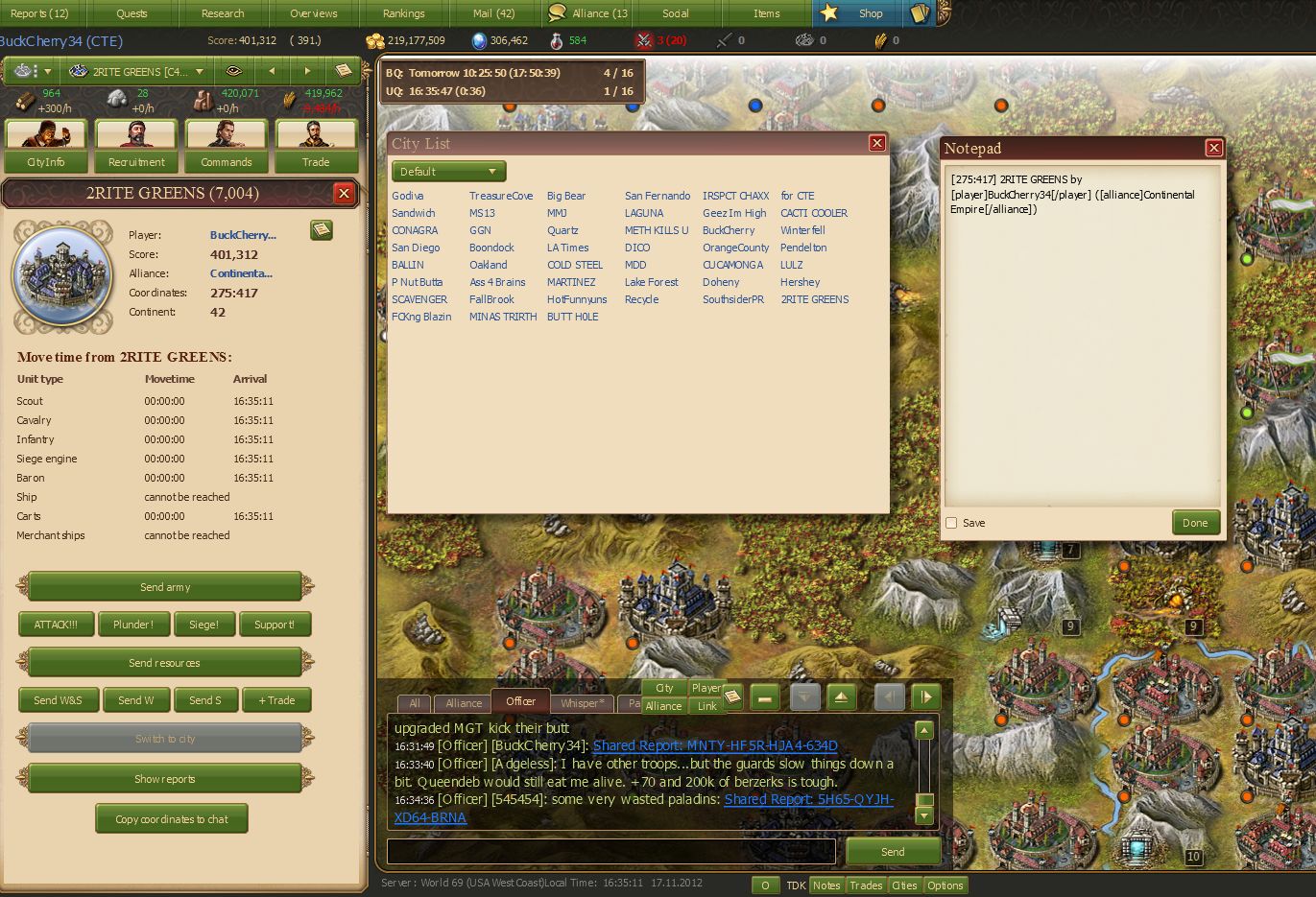Tick the Save checkbox in Notepad
The width and height of the screenshot is (1316, 897).
pyautogui.click(x=951, y=523)
